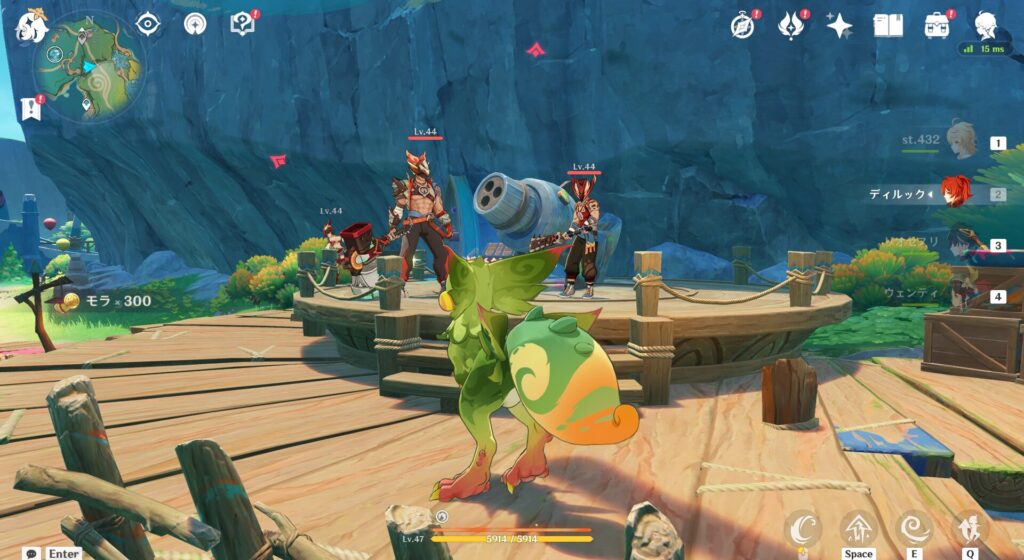This screenshot has height=560, width=1024.
Task: Click the eye-shaped icon beside the minimap
Action: point(148,23)
